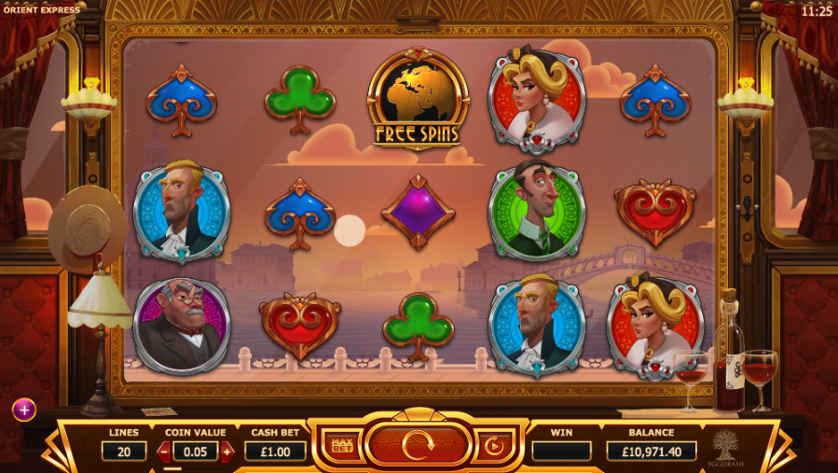838x473 pixels.
Task: Open the menu with the purple plus button
Action: (x=24, y=409)
